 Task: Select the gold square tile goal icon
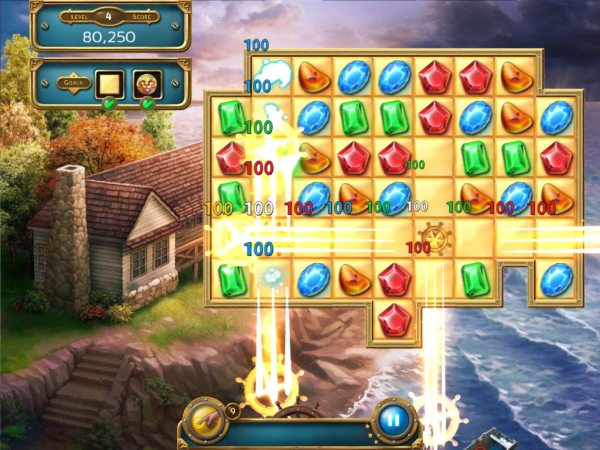(x=108, y=83)
